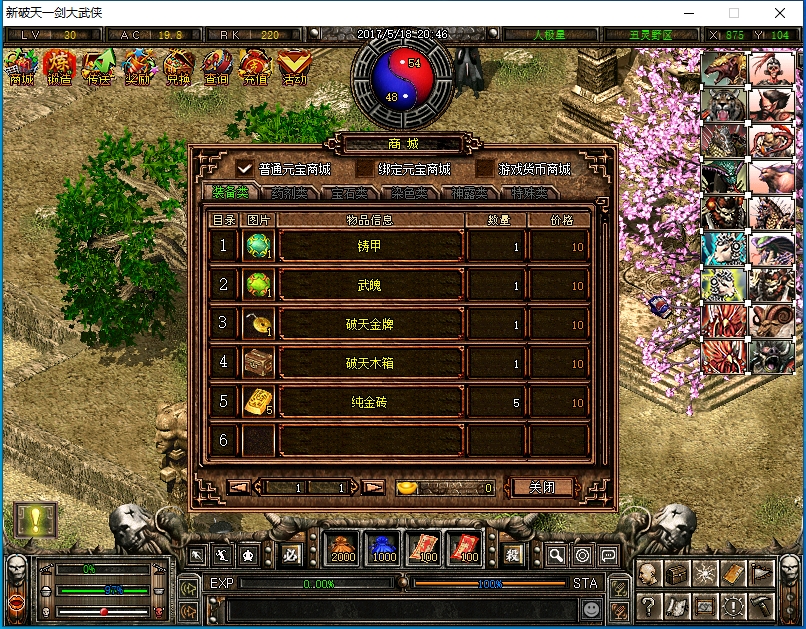Switch to the 宝石类 shop tab

[x=349, y=193]
